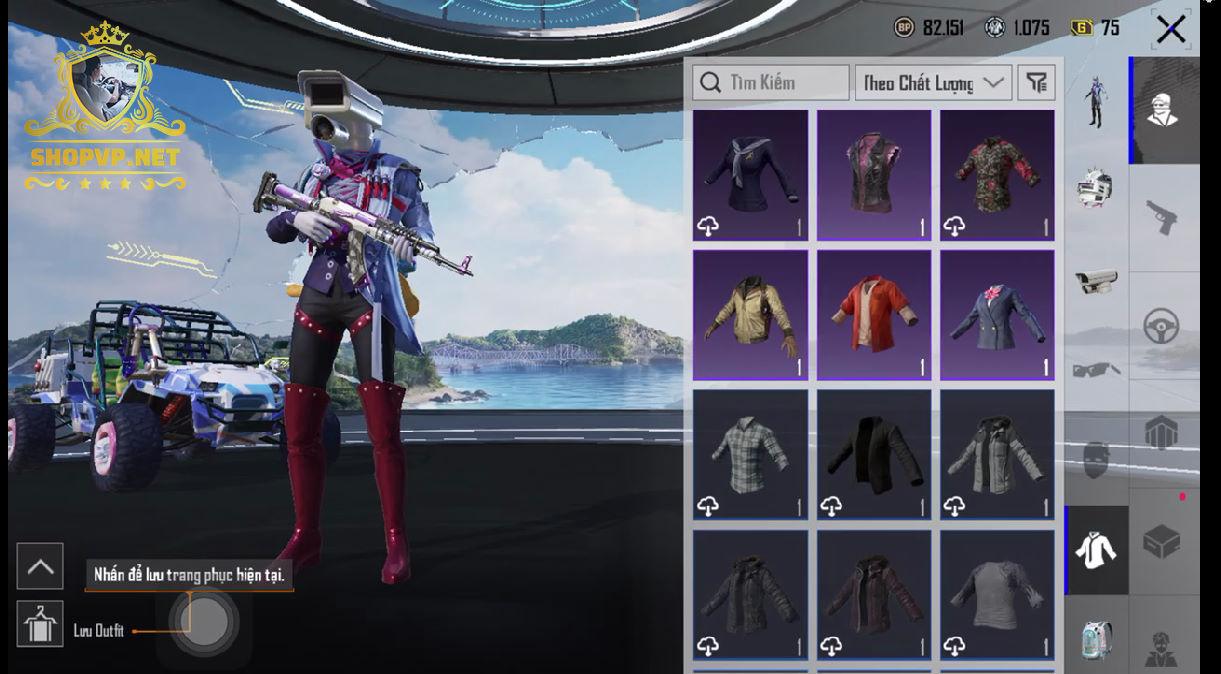Screen dimensions: 1221x674
Task: Open the crate box tab
Action: (x=1162, y=542)
